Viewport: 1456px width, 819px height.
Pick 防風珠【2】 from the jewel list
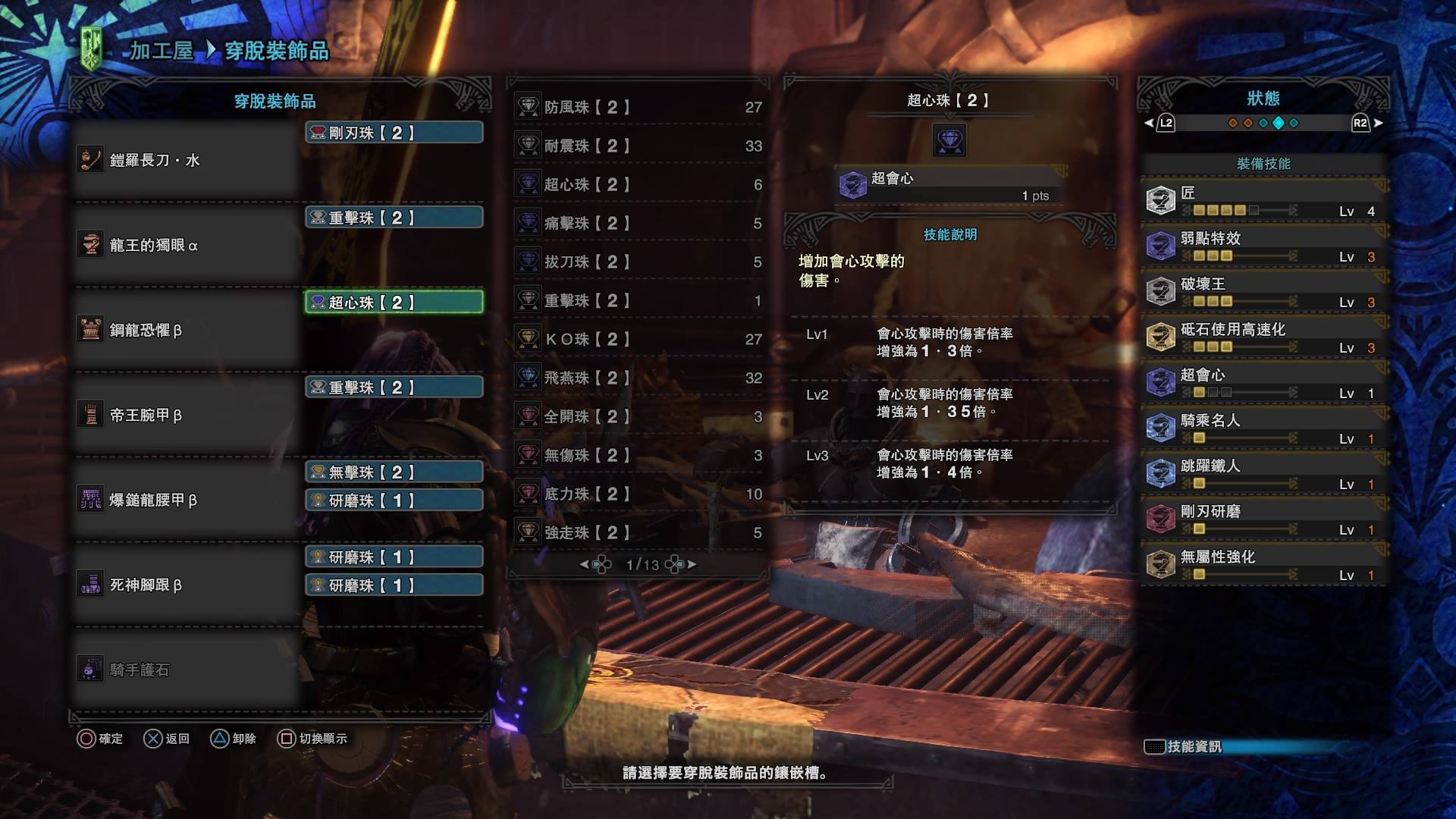click(638, 108)
